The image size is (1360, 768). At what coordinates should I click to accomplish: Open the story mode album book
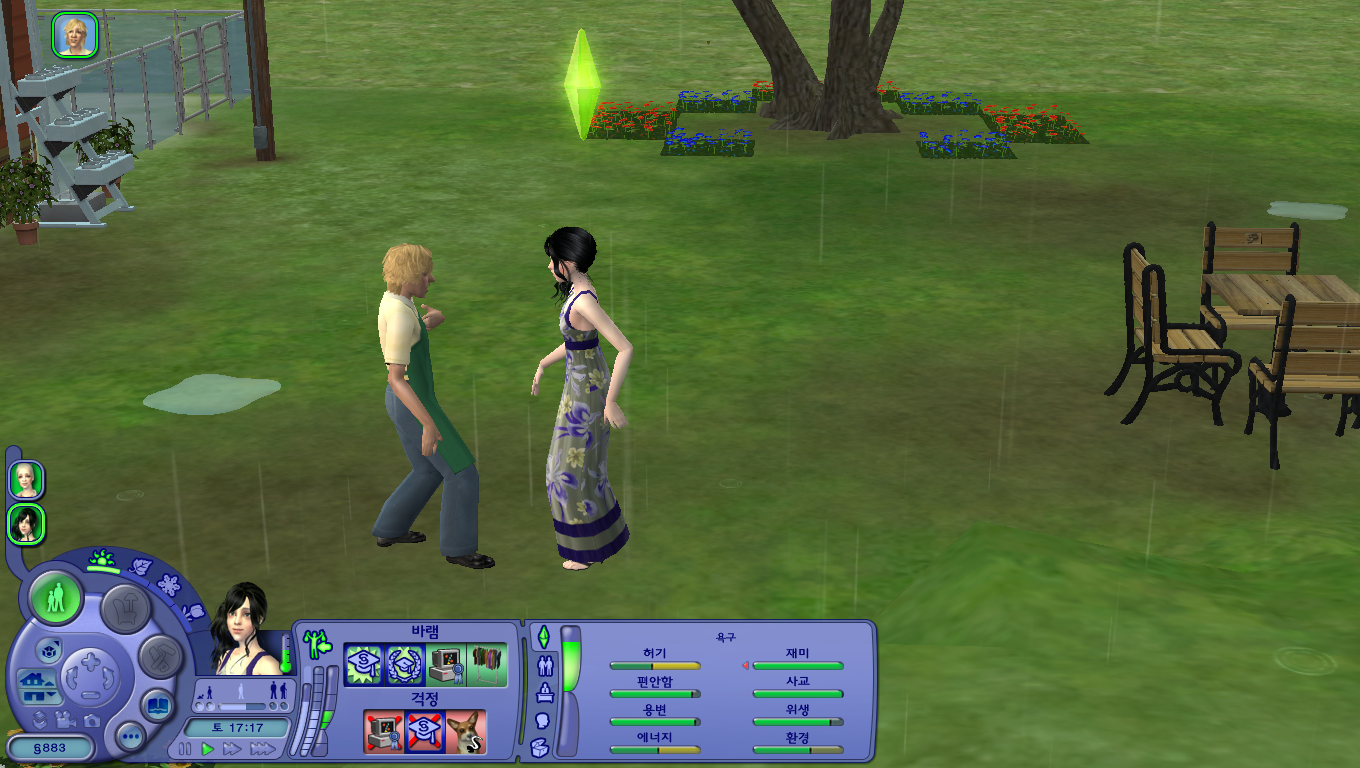coord(157,704)
